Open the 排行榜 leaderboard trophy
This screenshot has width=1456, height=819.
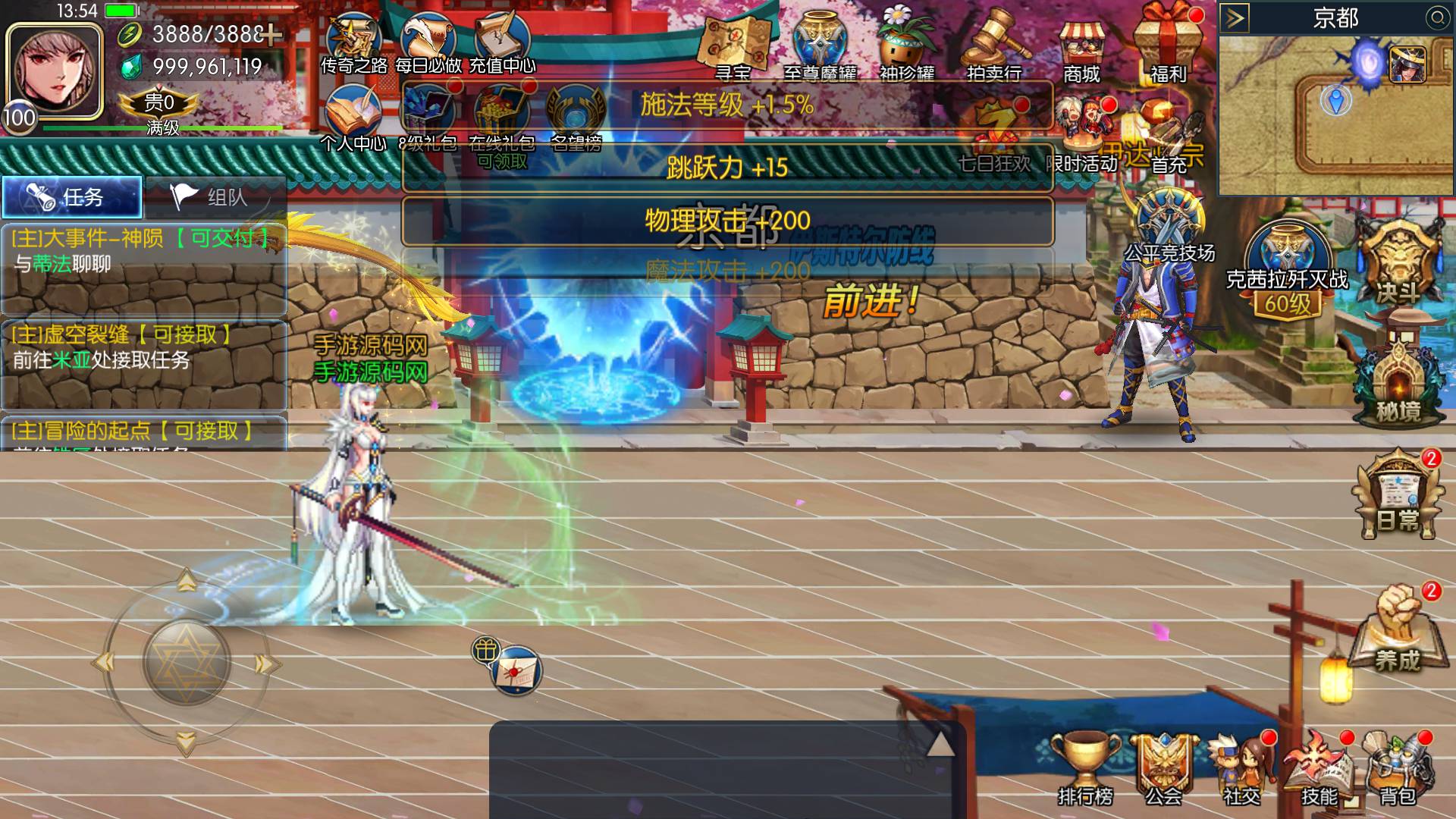pyautogui.click(x=1085, y=767)
